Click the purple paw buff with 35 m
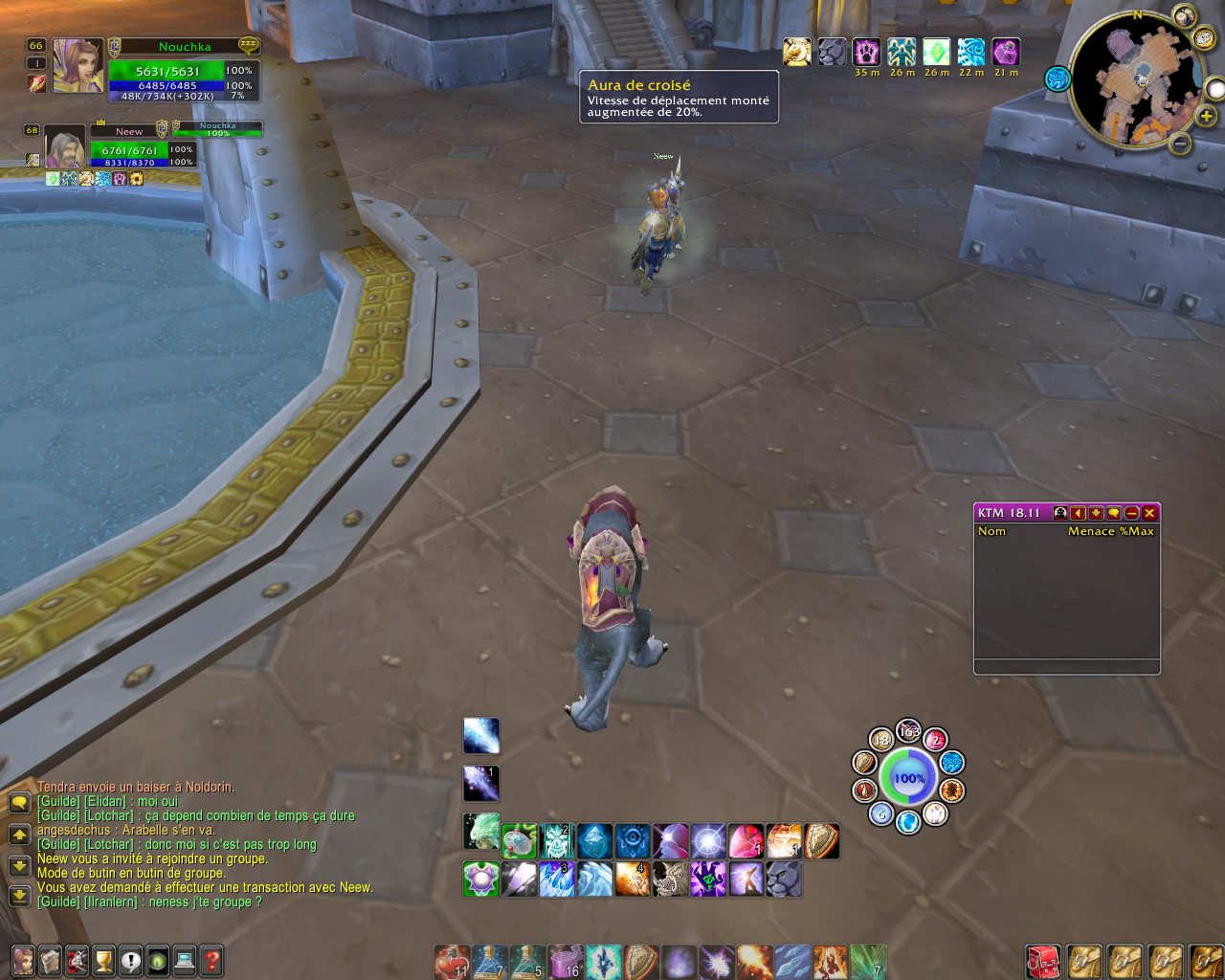Screen dimensions: 1225x980 867,52
